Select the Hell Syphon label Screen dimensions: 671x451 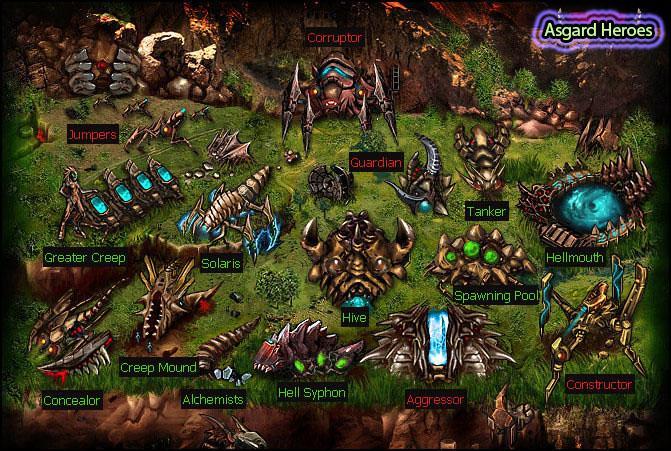(312, 393)
